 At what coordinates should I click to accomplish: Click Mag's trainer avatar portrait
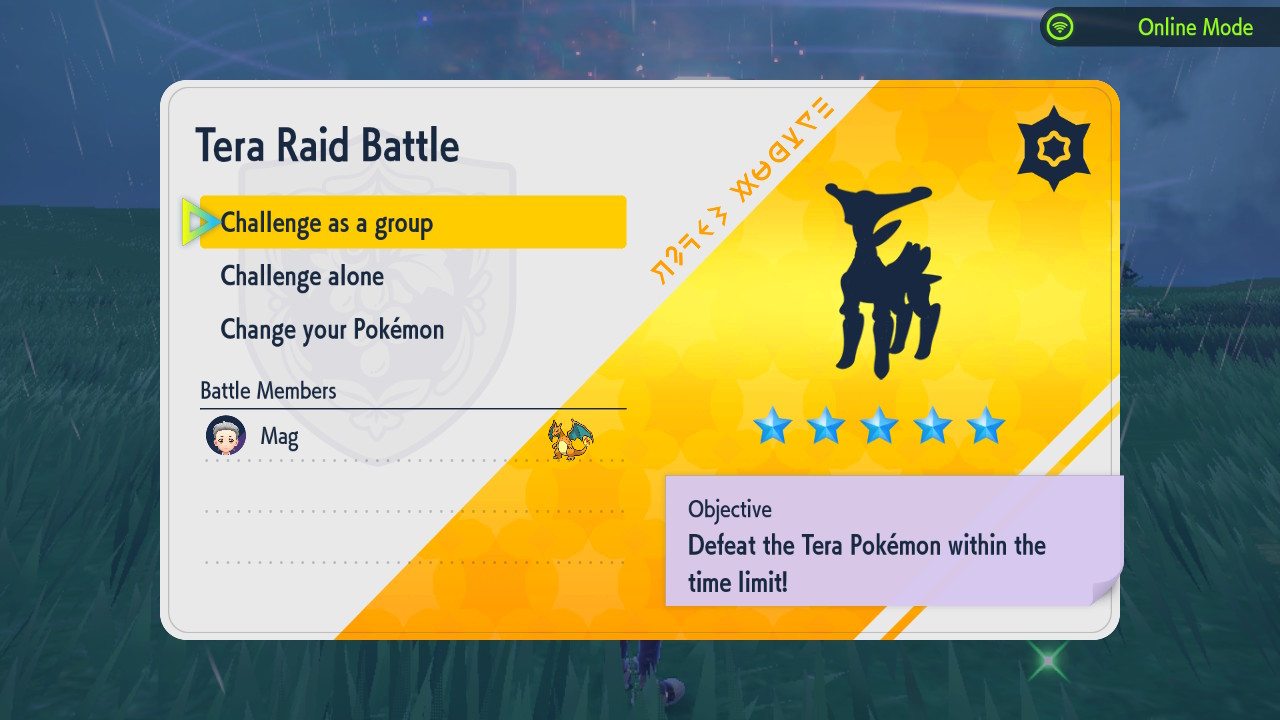[226, 436]
